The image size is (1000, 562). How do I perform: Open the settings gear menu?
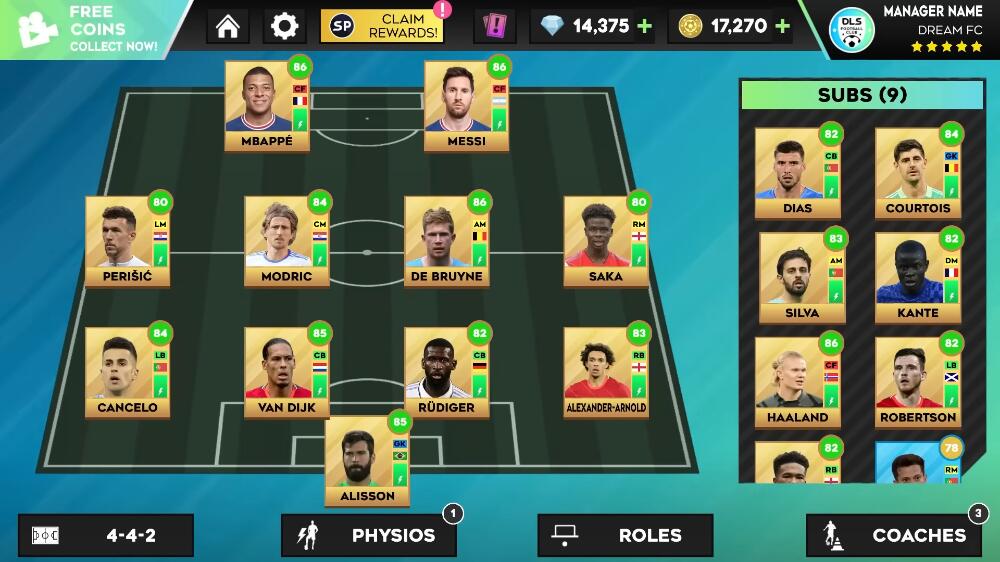285,26
